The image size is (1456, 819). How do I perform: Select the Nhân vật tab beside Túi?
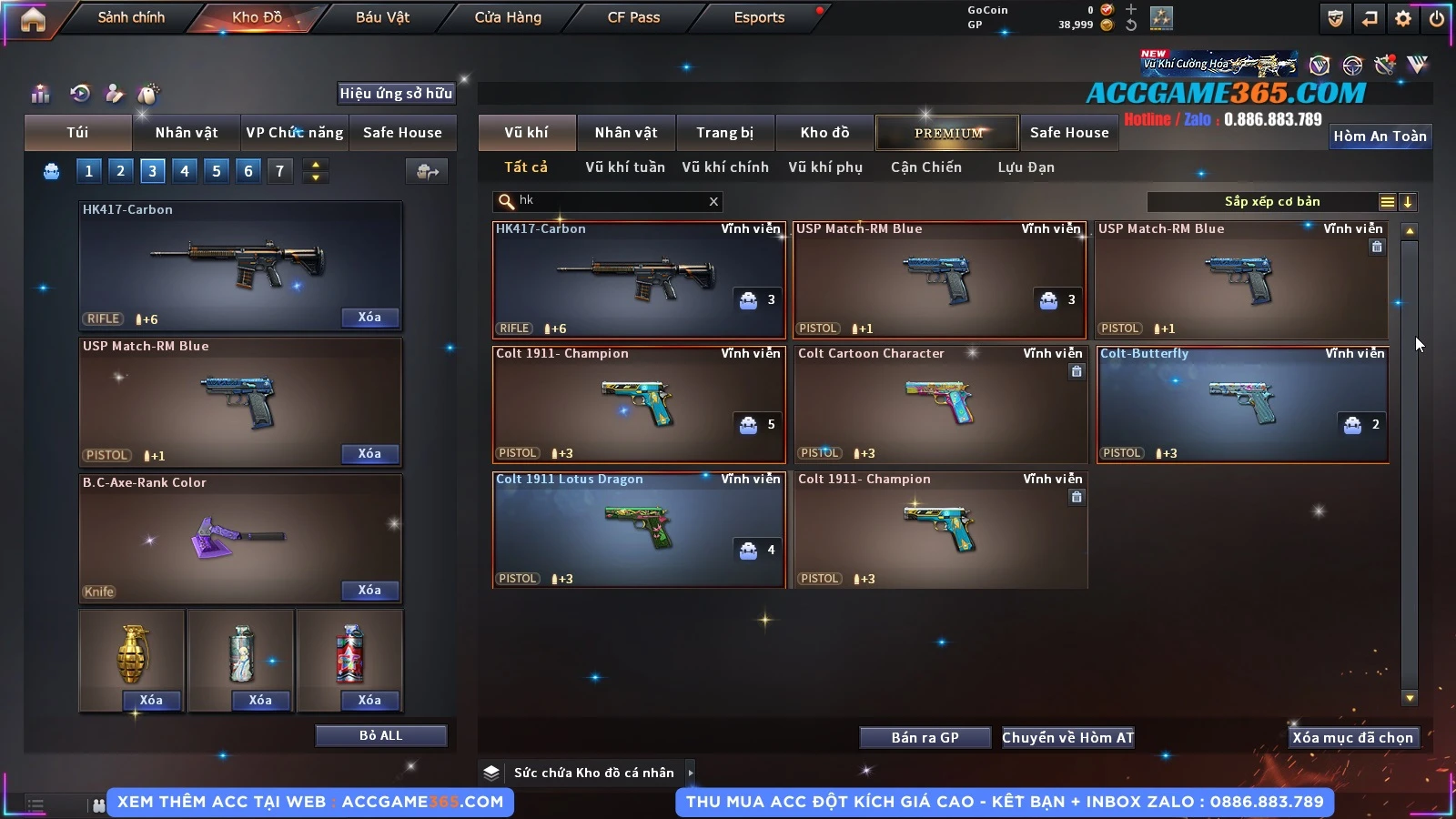186,133
